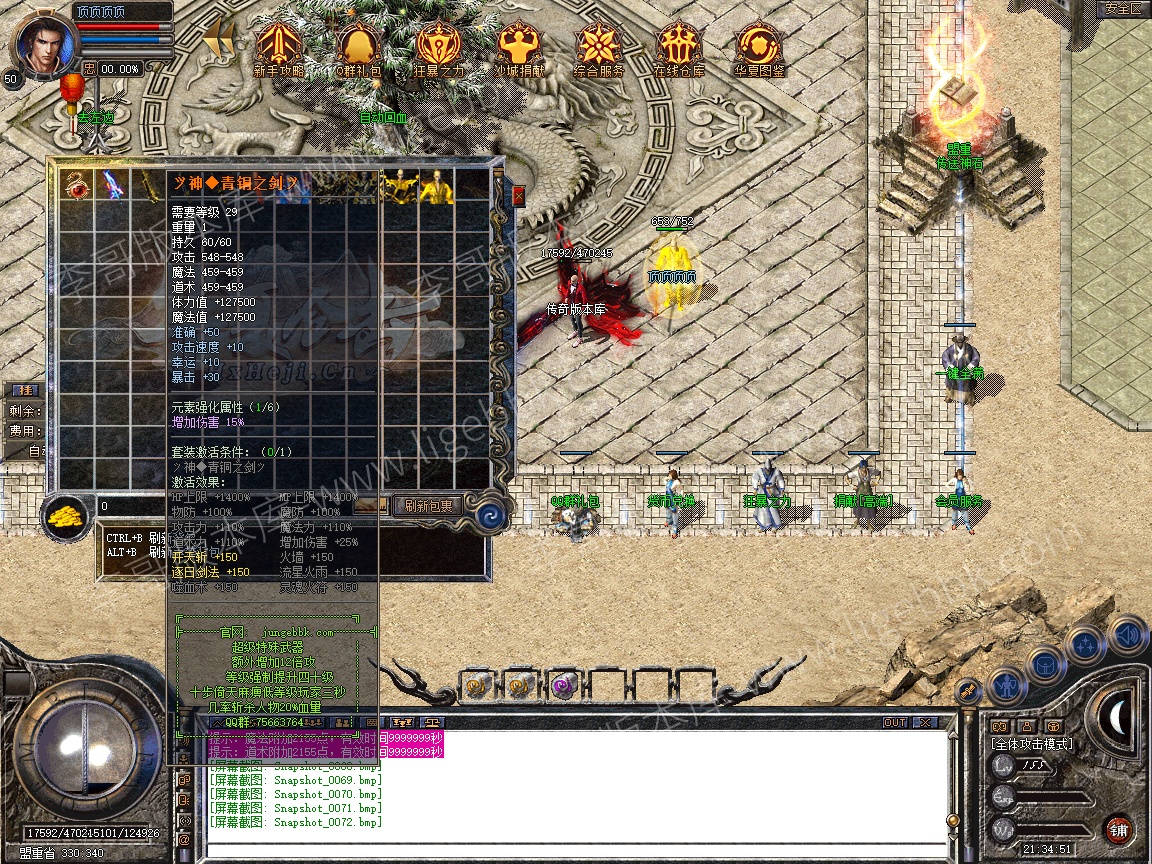This screenshot has height=864, width=1152.
Task: Open the 综合服务 general services icon
Action: [x=599, y=45]
